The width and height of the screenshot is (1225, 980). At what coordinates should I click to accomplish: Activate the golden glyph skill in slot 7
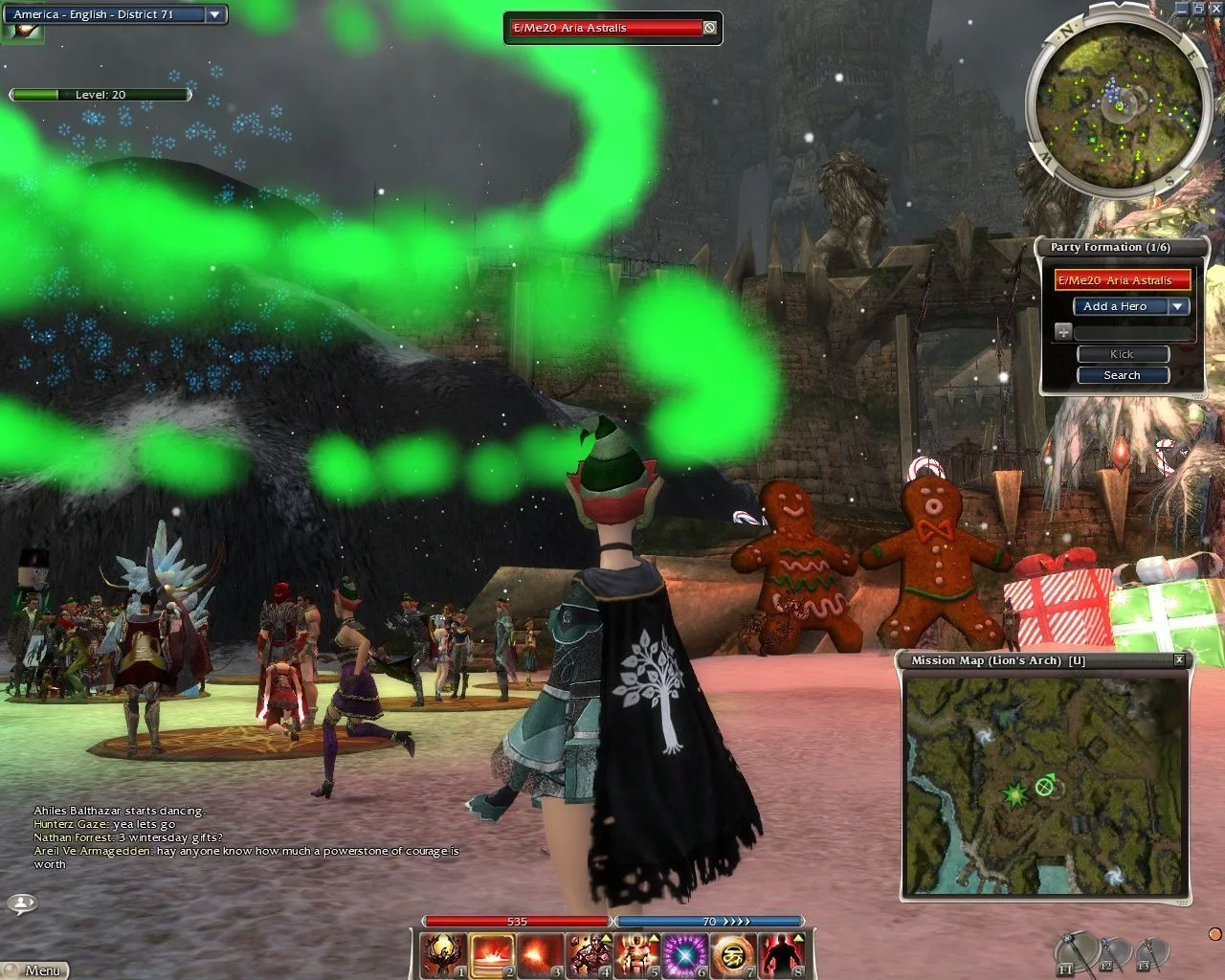pos(733,954)
